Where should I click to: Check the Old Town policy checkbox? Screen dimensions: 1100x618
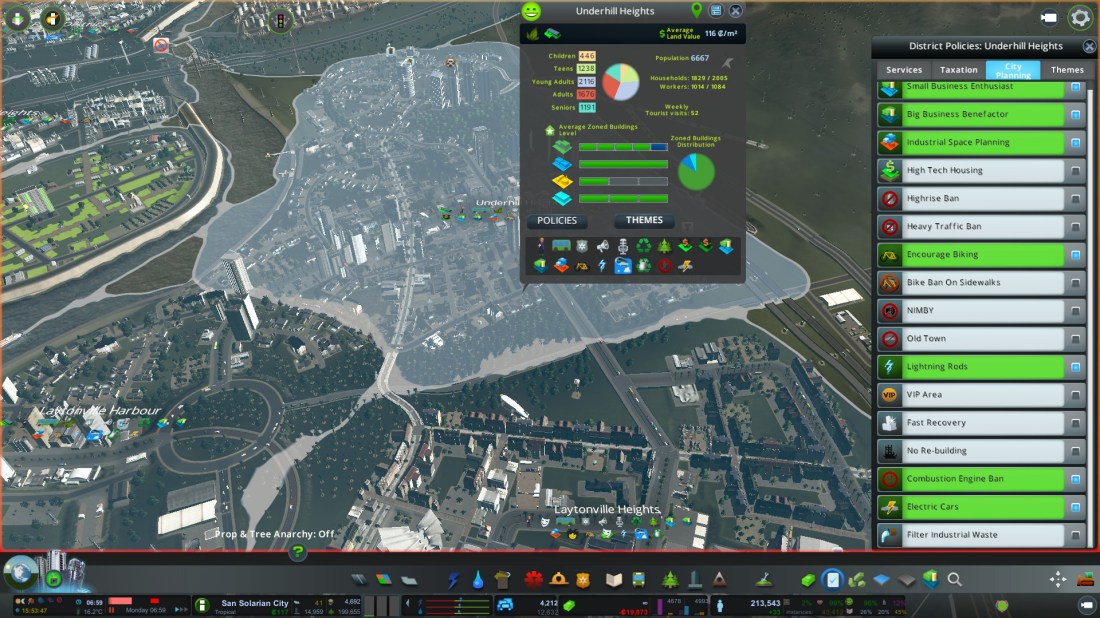click(1076, 339)
